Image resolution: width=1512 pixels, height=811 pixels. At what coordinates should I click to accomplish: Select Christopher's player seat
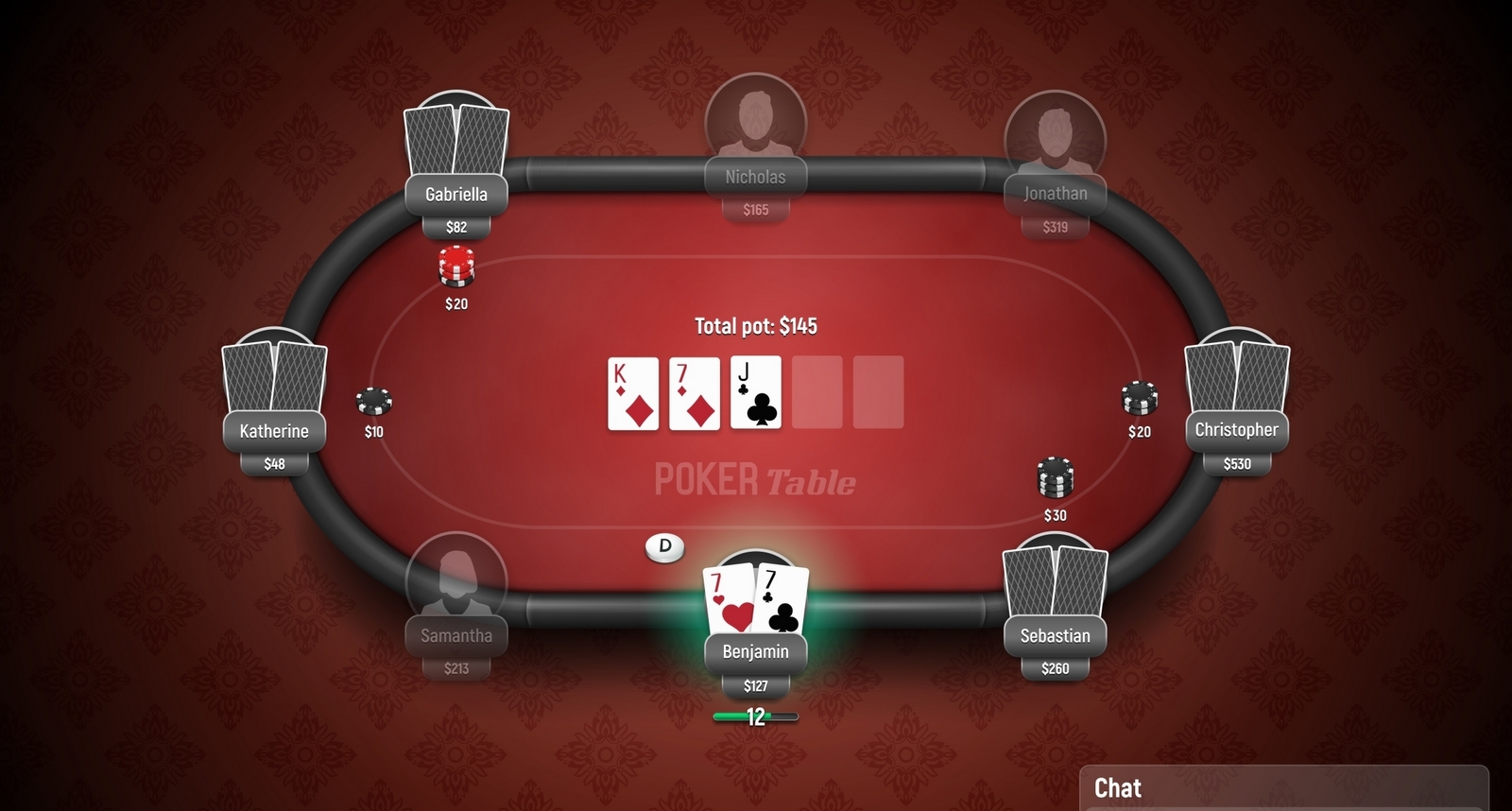point(1236,430)
